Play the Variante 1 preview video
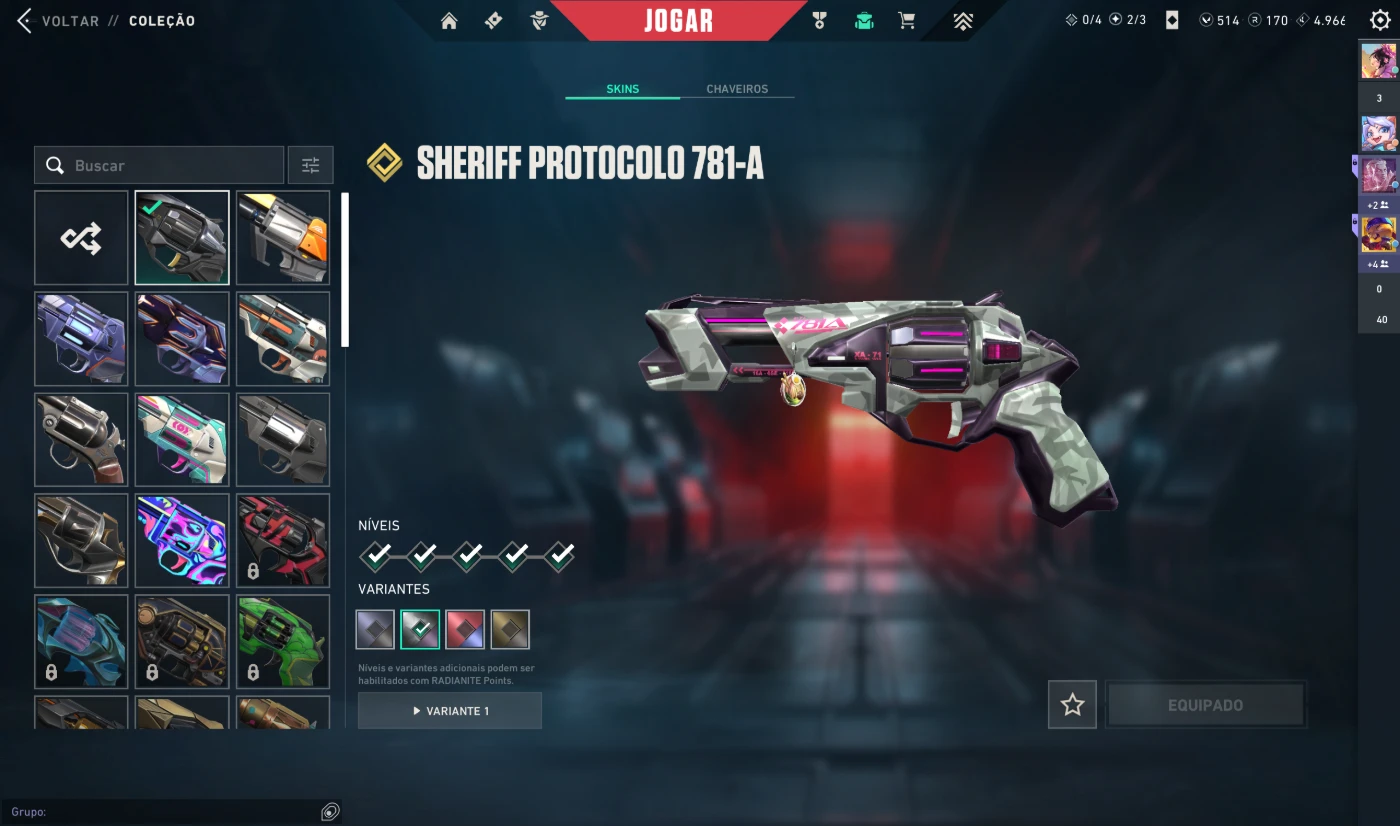 pyautogui.click(x=450, y=711)
